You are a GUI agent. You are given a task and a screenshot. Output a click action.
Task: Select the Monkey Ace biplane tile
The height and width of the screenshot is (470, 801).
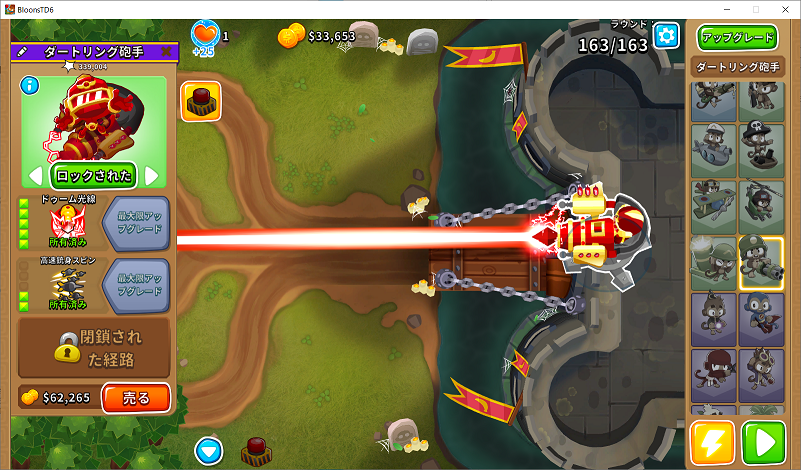tap(713, 206)
